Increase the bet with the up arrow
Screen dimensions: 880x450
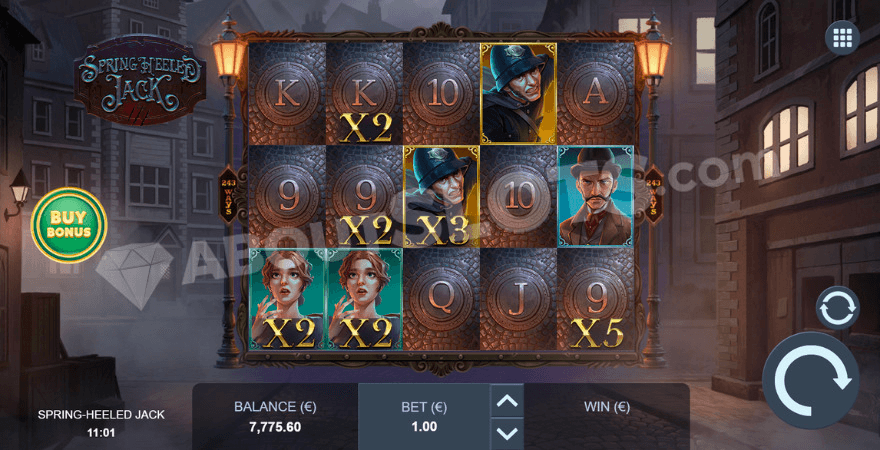pos(508,401)
